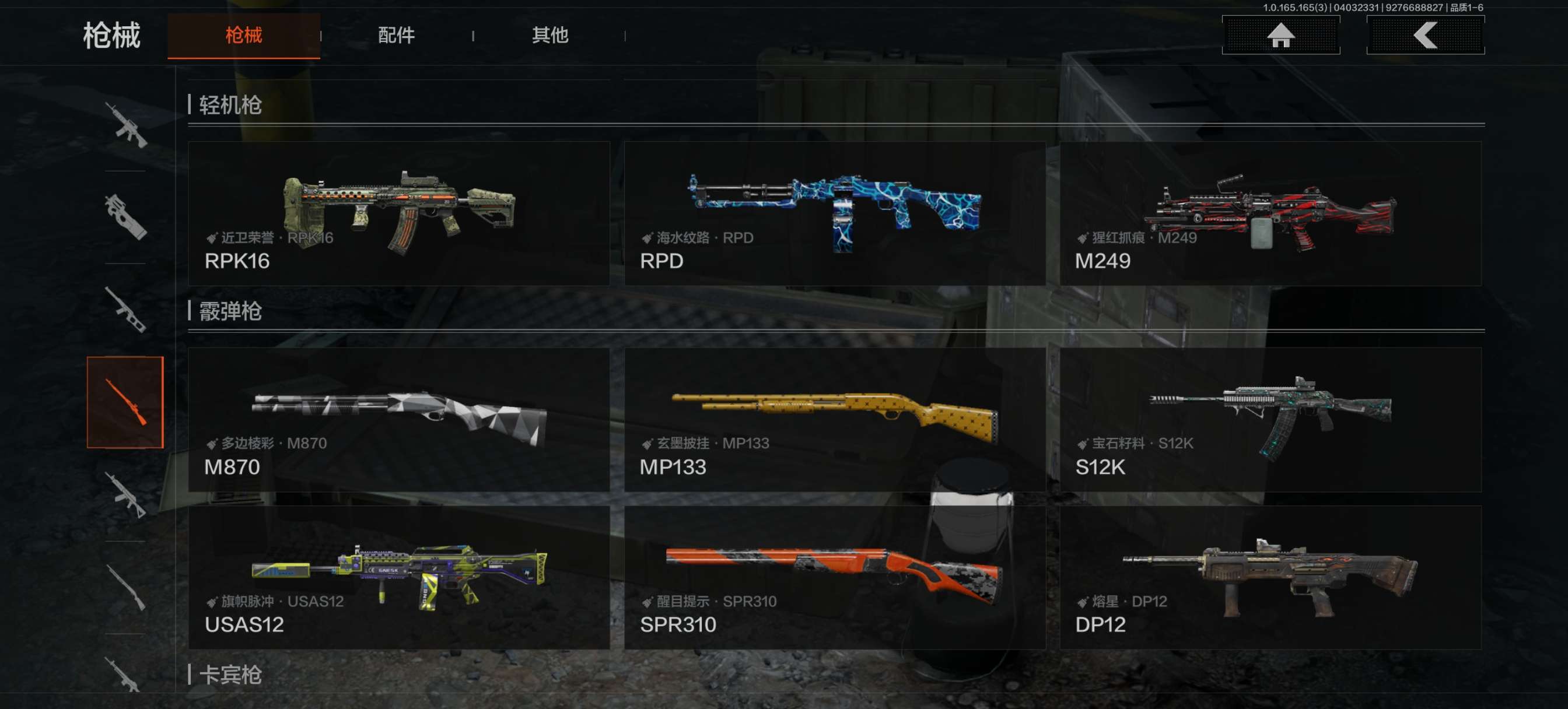Select the M870 shotgun card
Screen dimensions: 1568x709
[398, 419]
